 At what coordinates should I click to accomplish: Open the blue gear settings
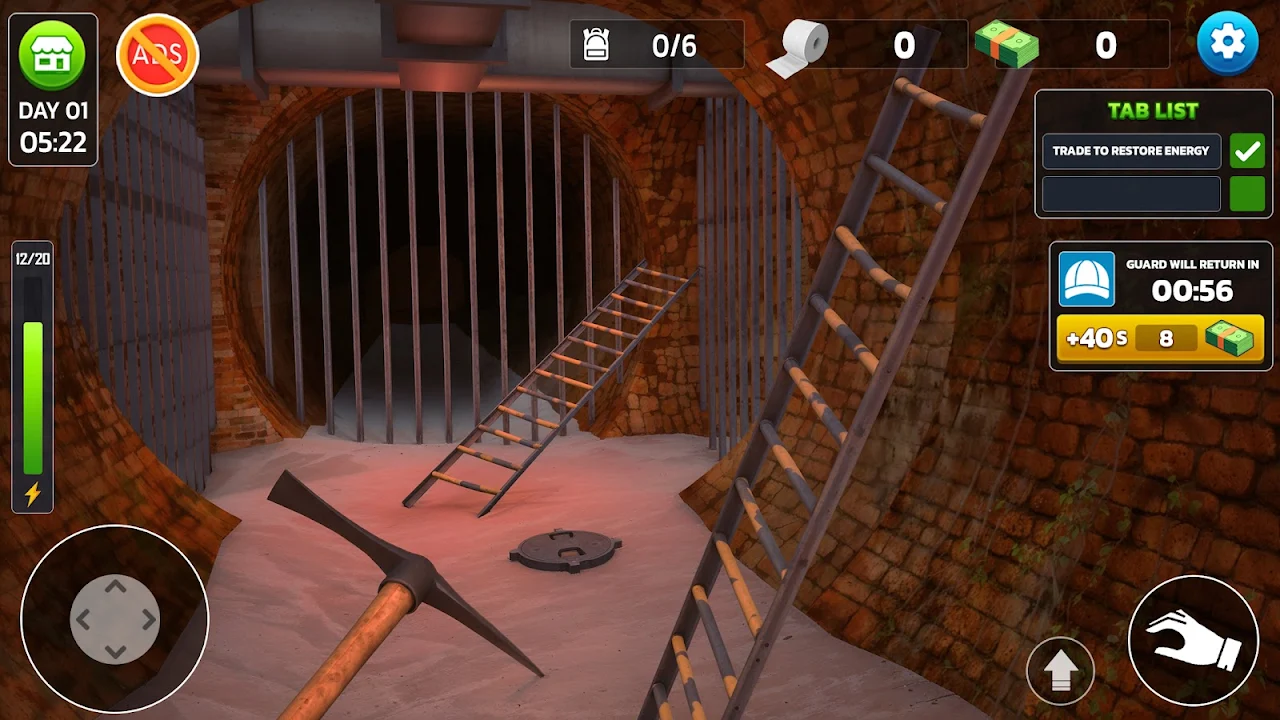(1228, 43)
